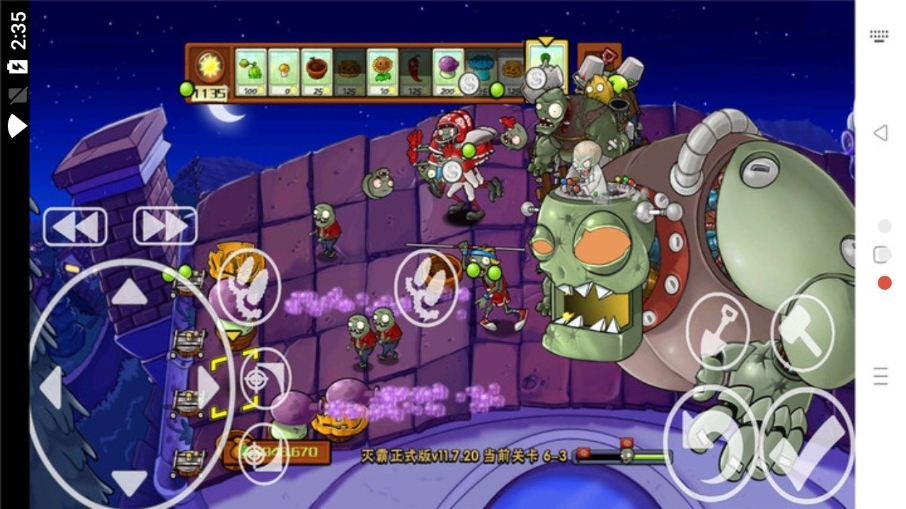This screenshot has height=509, width=906.
Task: Move cursor with the right arrow
Action: point(208,387)
